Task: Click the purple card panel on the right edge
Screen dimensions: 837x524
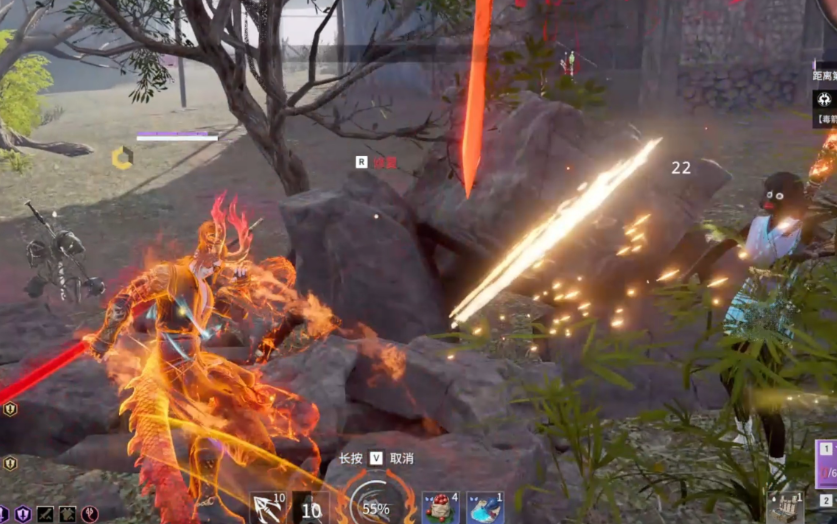Action: [x=826, y=463]
